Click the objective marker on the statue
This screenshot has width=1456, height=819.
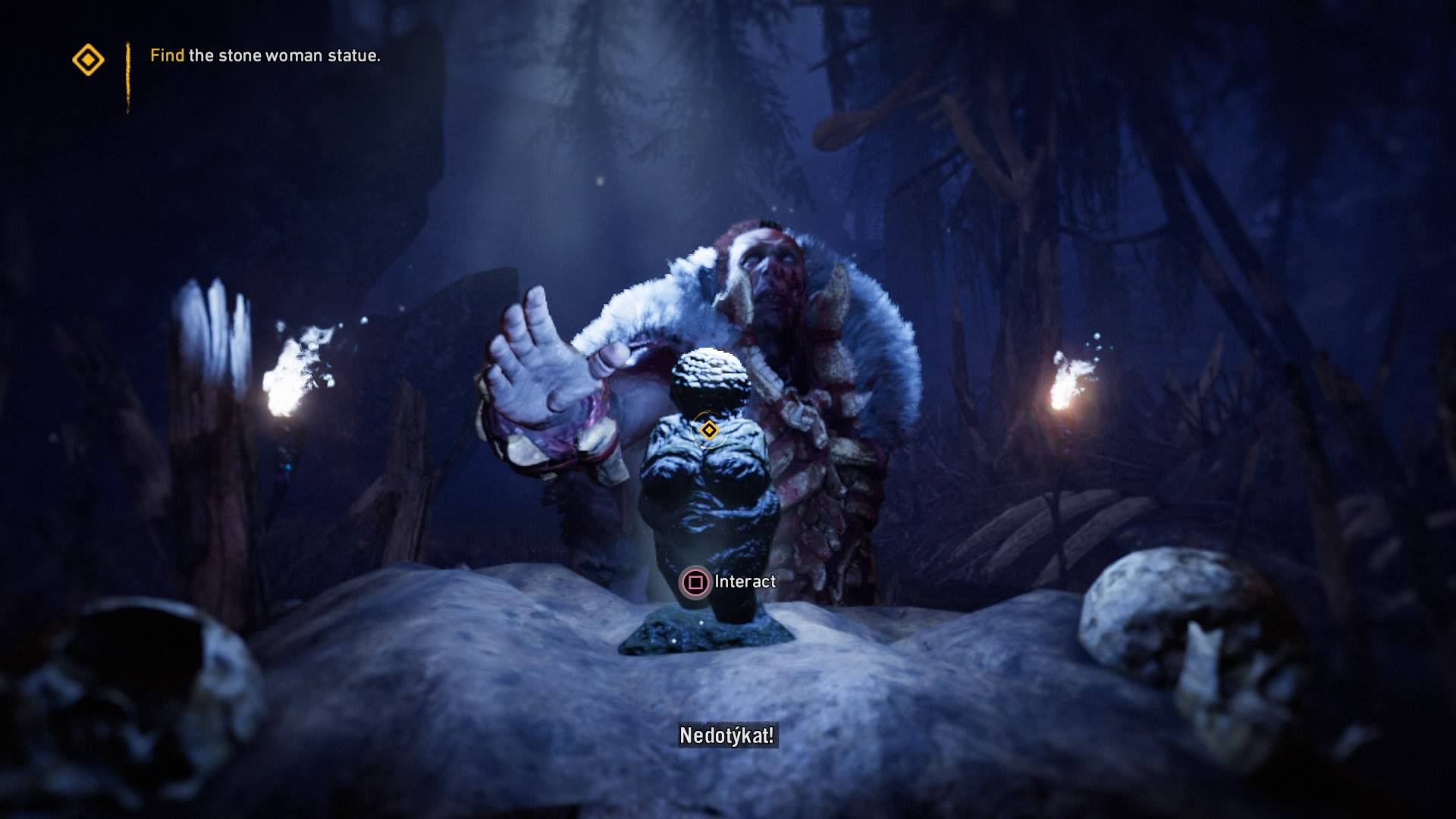point(709,431)
